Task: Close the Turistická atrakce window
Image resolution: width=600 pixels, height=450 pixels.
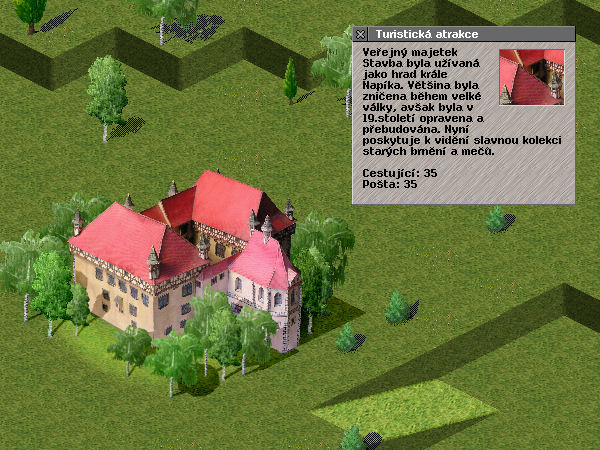Action: (x=361, y=34)
